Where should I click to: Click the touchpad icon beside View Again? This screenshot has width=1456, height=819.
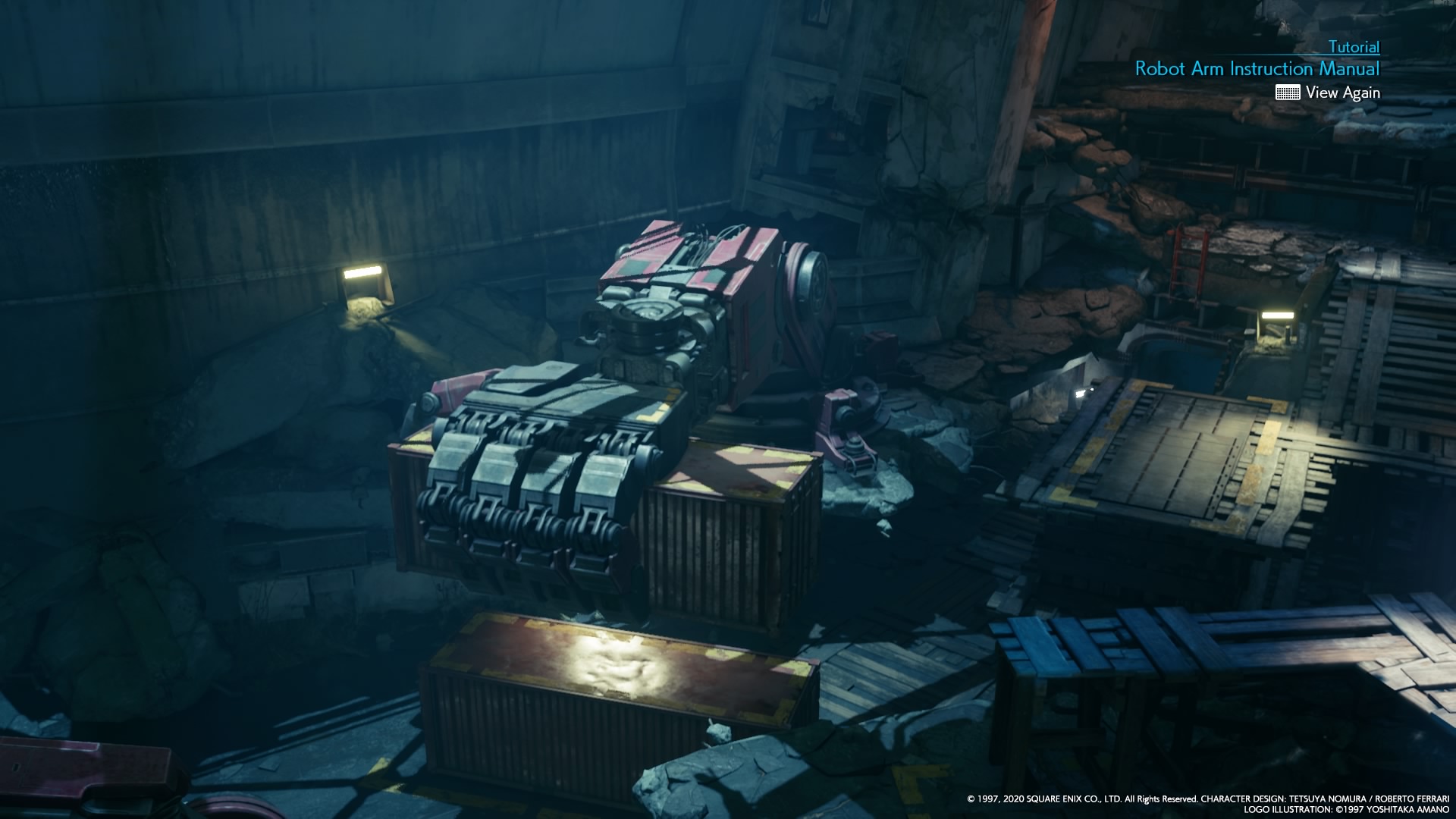pyautogui.click(x=1288, y=93)
